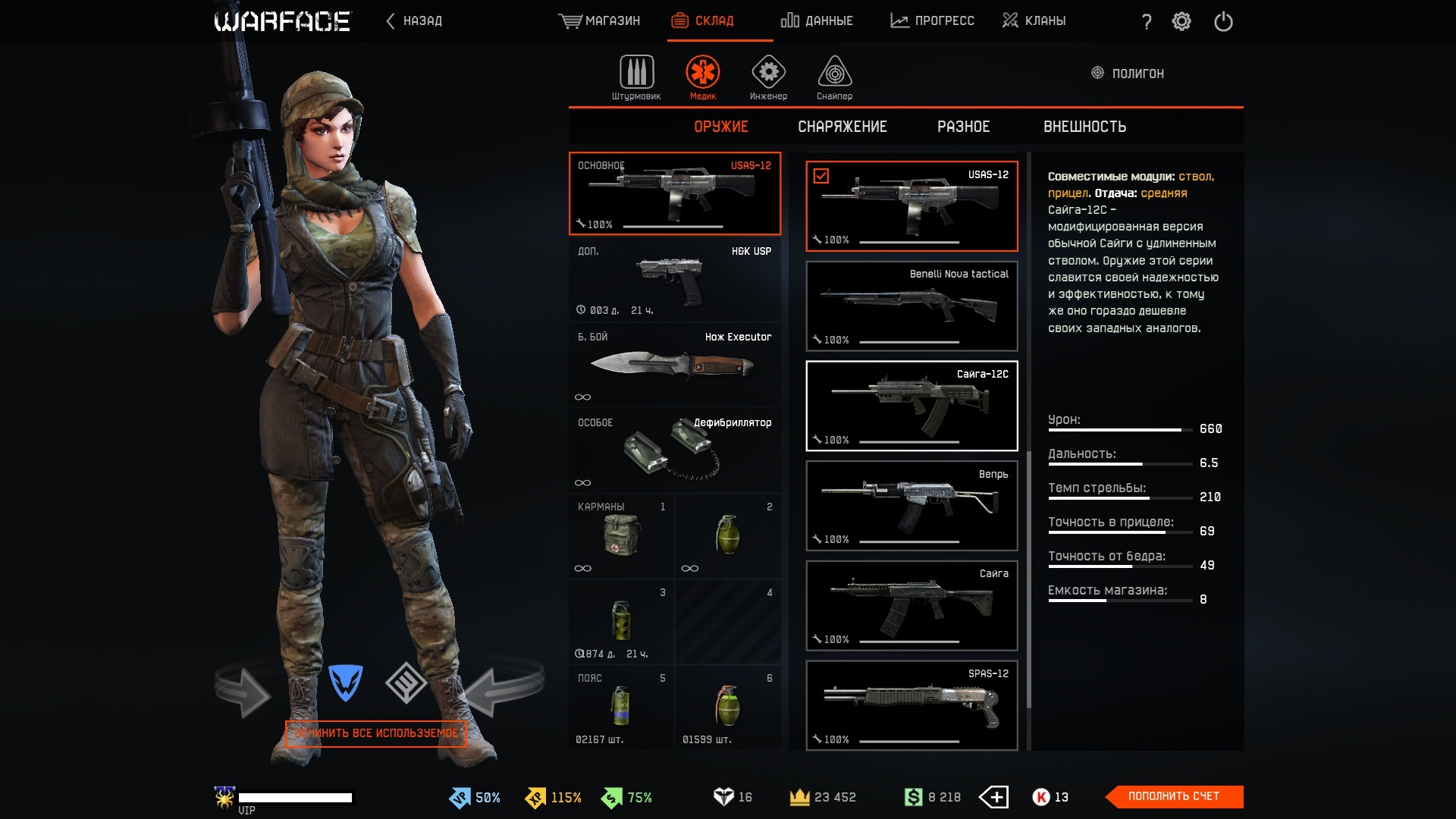Open the gear settings icon
This screenshot has height=819, width=1456.
pyautogui.click(x=1181, y=21)
